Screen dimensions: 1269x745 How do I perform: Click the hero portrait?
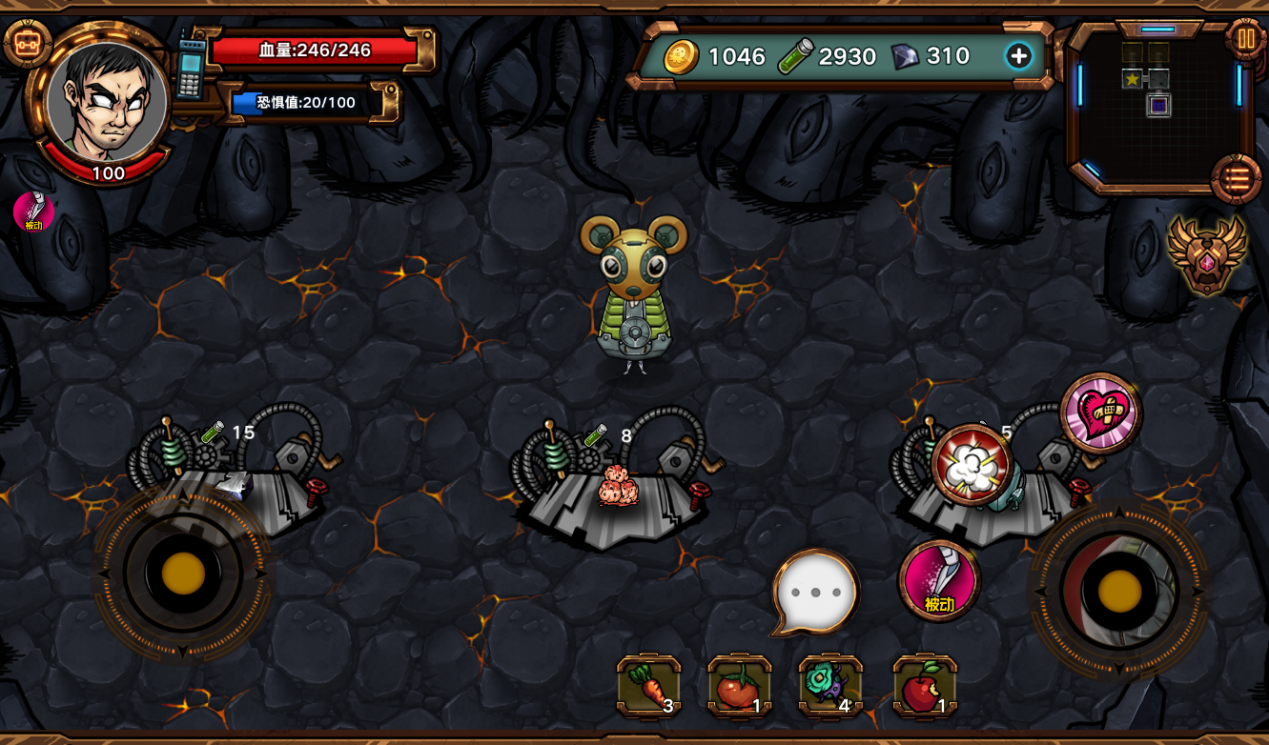click(x=107, y=100)
